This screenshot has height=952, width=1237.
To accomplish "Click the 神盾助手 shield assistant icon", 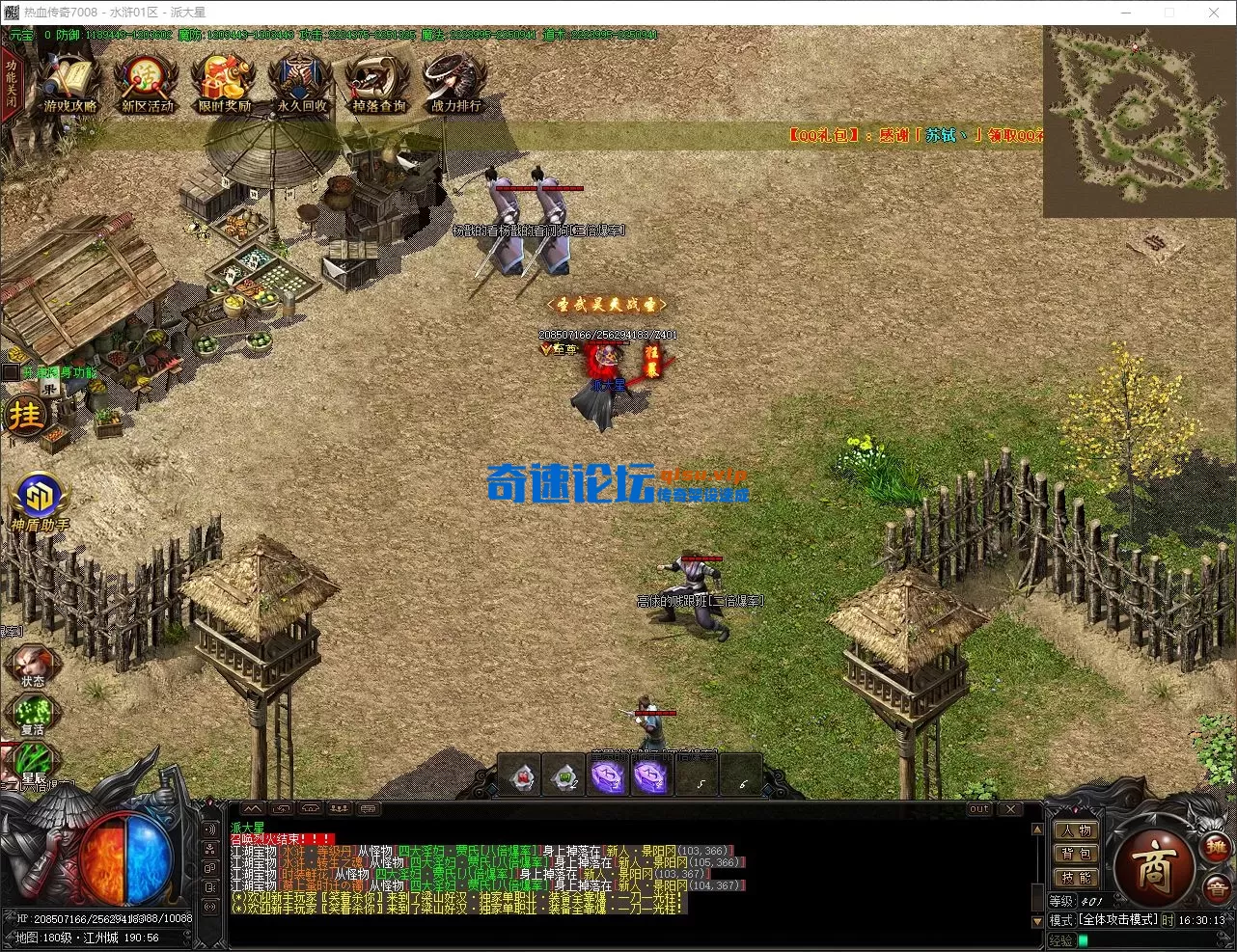I will click(41, 495).
